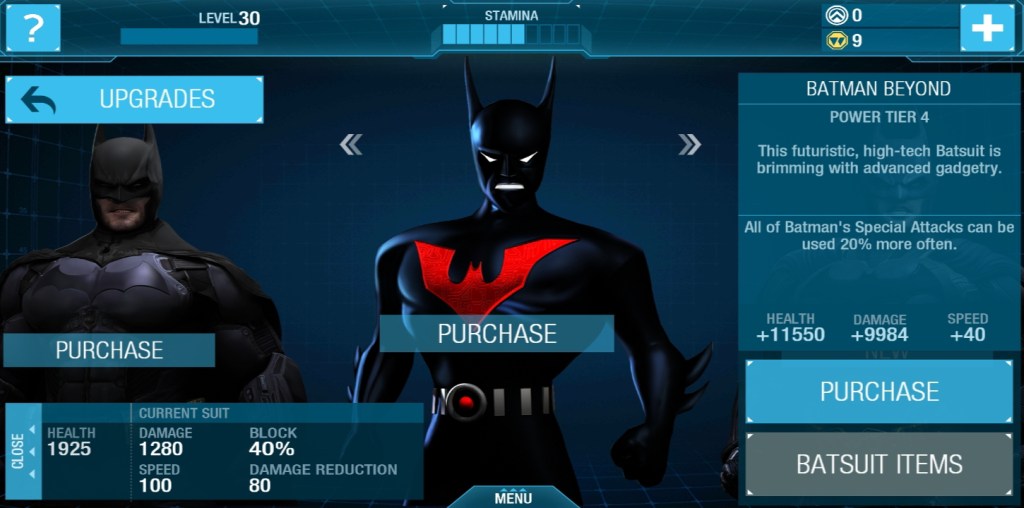This screenshot has width=1024, height=508.
Task: Open the question mark help button
Action: point(33,28)
